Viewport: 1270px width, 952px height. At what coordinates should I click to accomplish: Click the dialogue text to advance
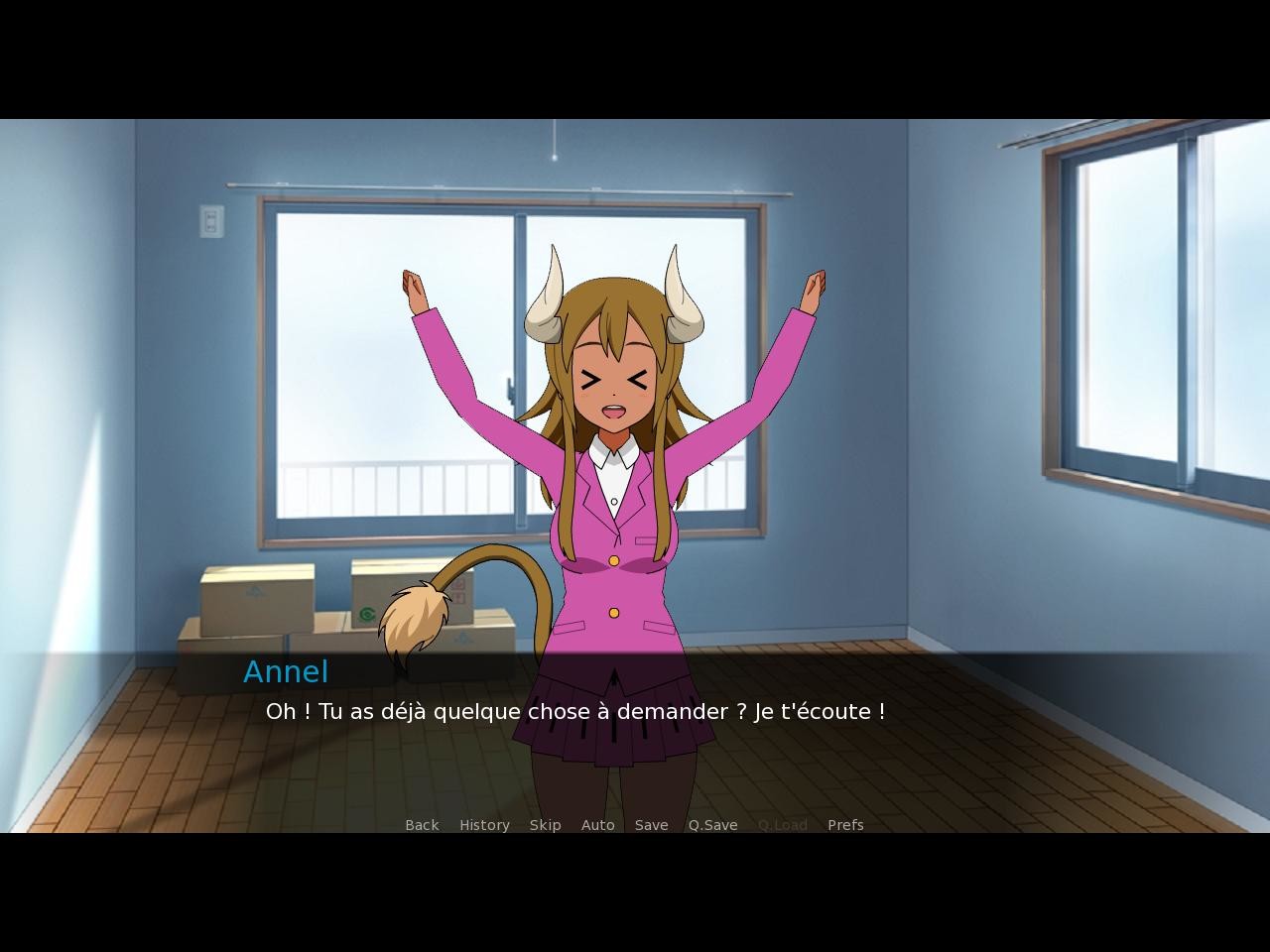pyautogui.click(x=575, y=711)
